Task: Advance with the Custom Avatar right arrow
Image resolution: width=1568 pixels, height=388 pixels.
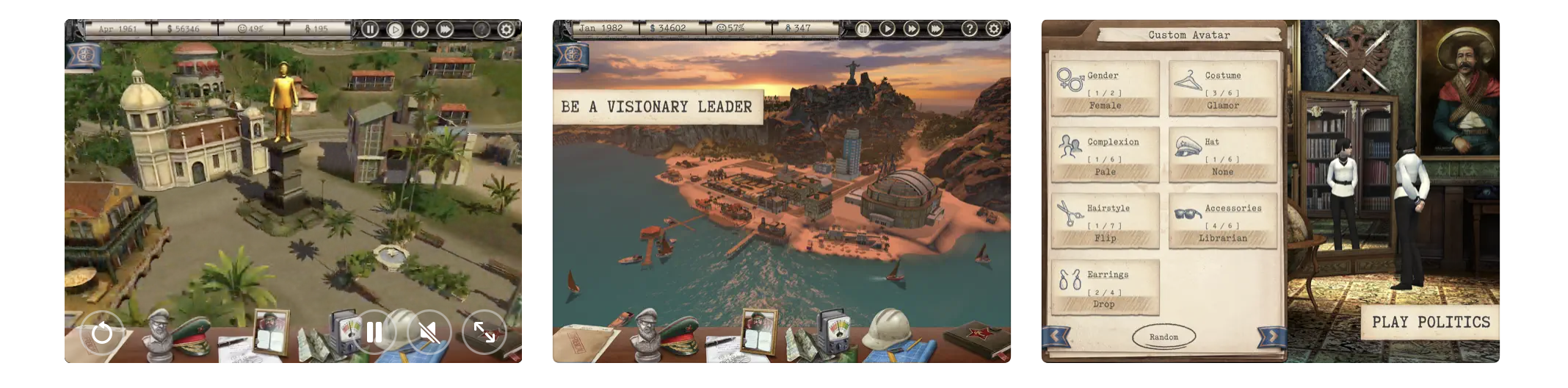Action: [x=1271, y=337]
